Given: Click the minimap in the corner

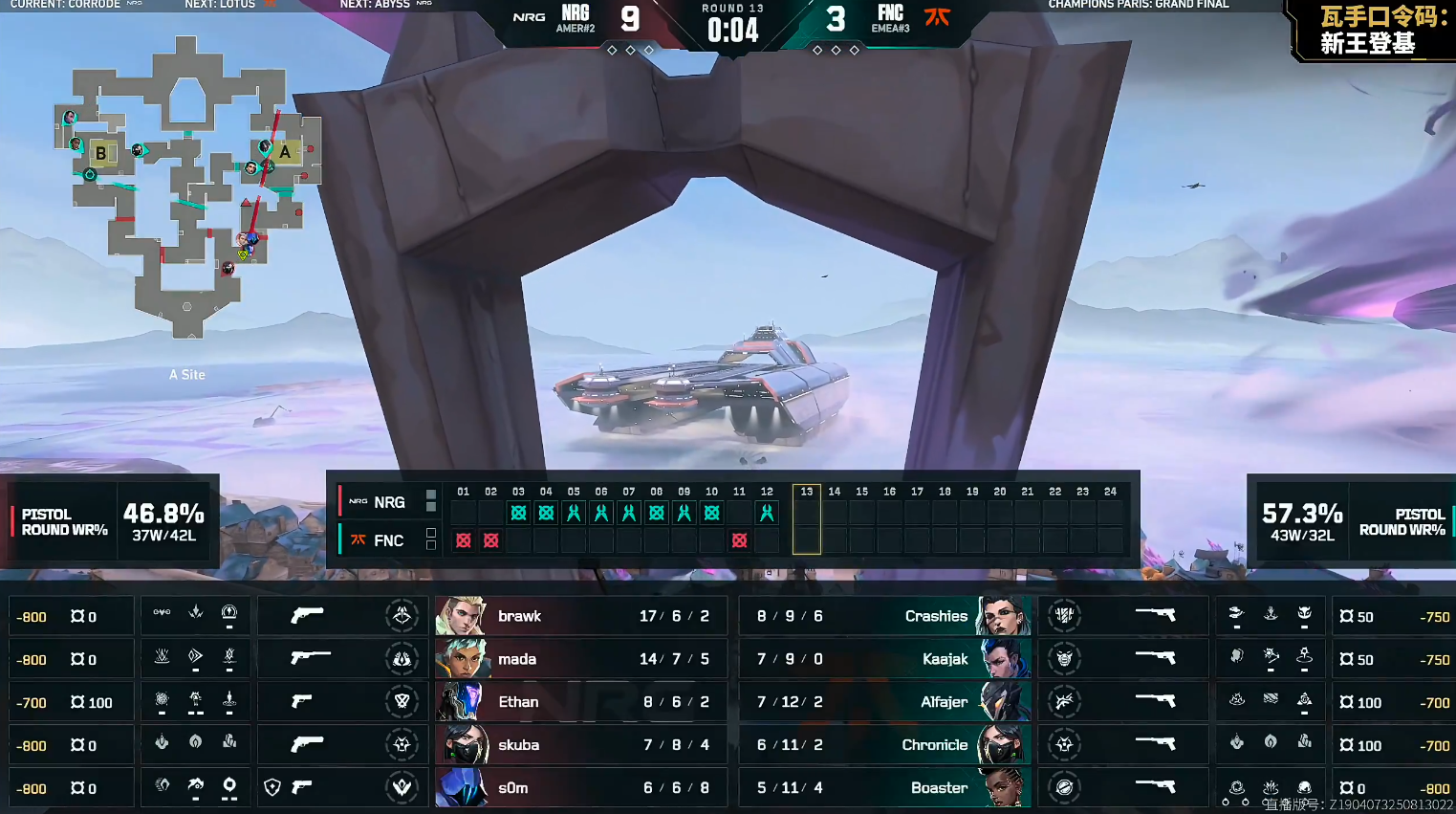Looking at the screenshot, I should click(x=188, y=187).
